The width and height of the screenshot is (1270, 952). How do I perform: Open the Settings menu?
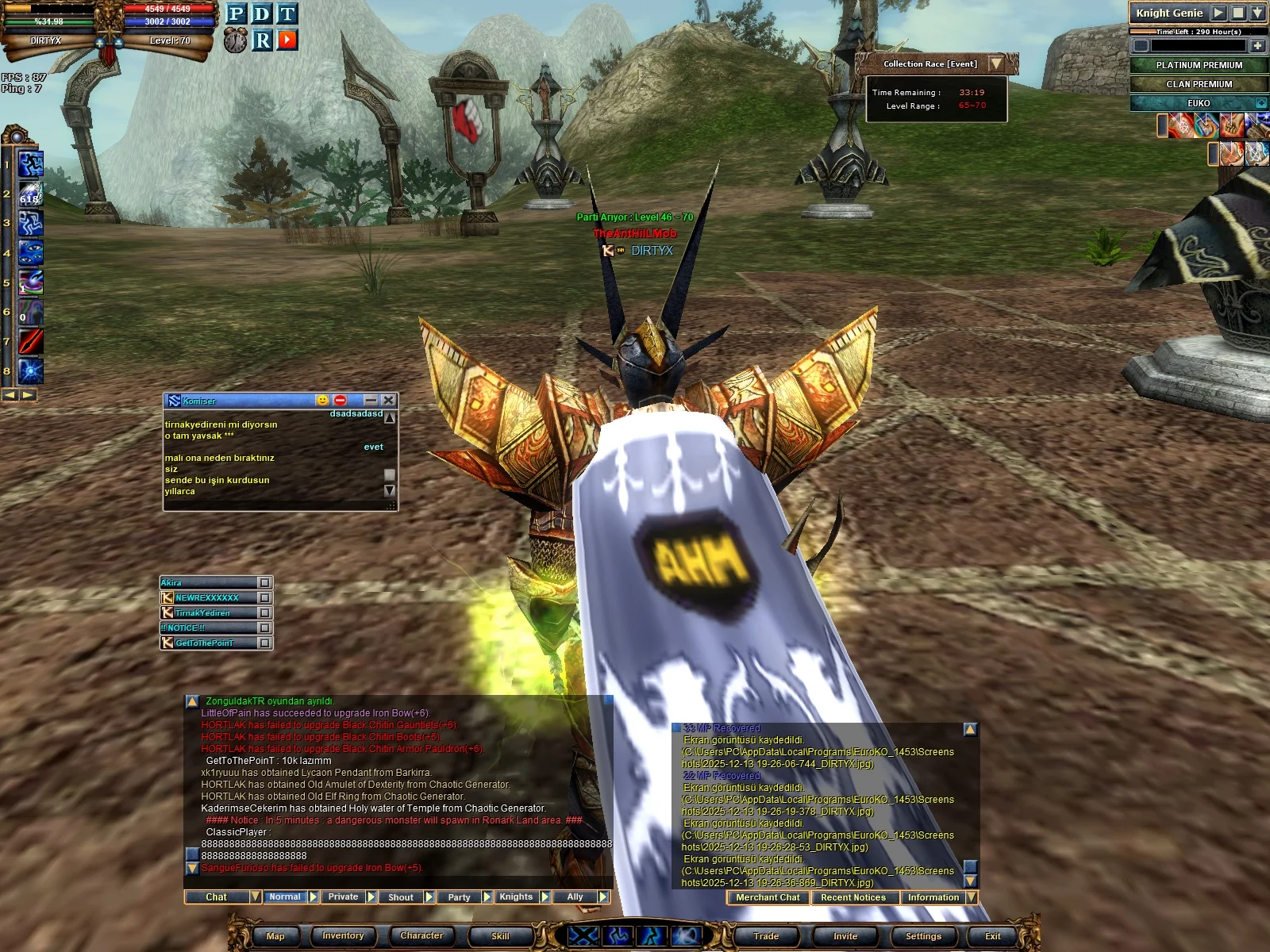click(923, 936)
